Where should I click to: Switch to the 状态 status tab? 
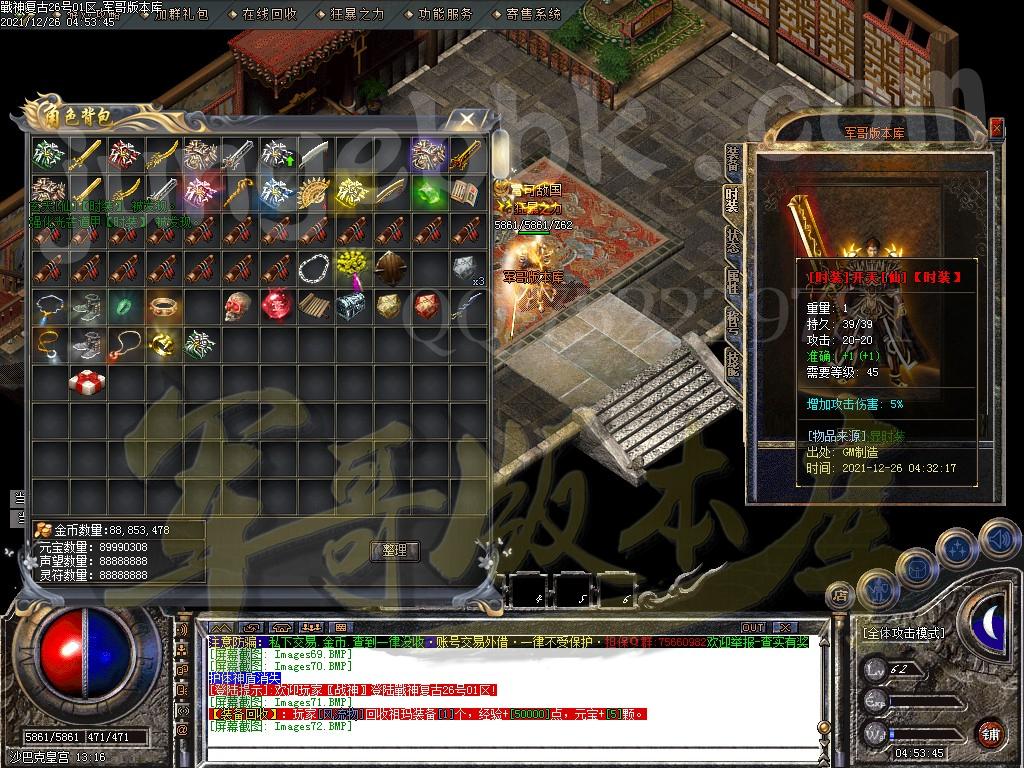[x=733, y=241]
